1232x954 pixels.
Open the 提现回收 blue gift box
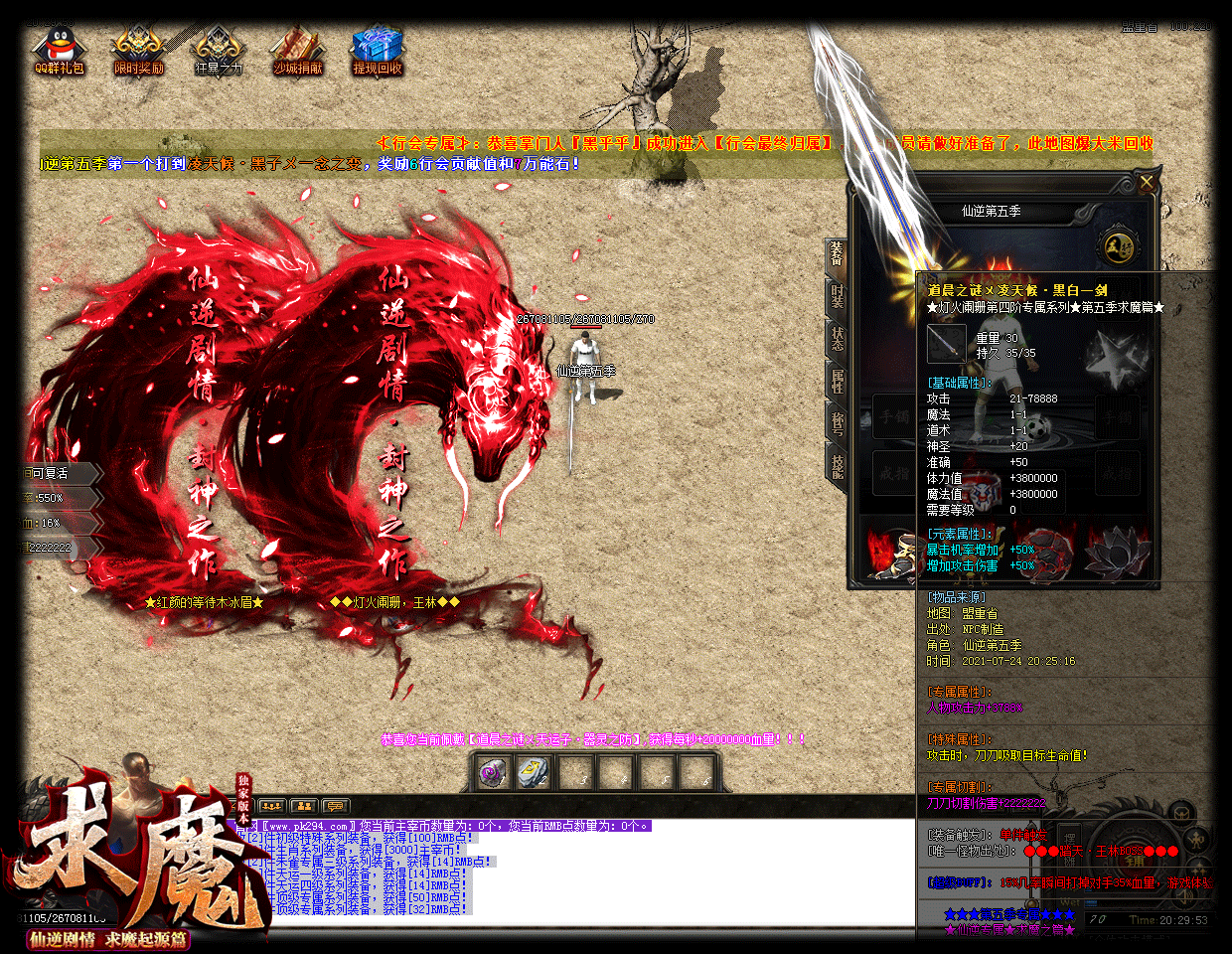[378, 51]
